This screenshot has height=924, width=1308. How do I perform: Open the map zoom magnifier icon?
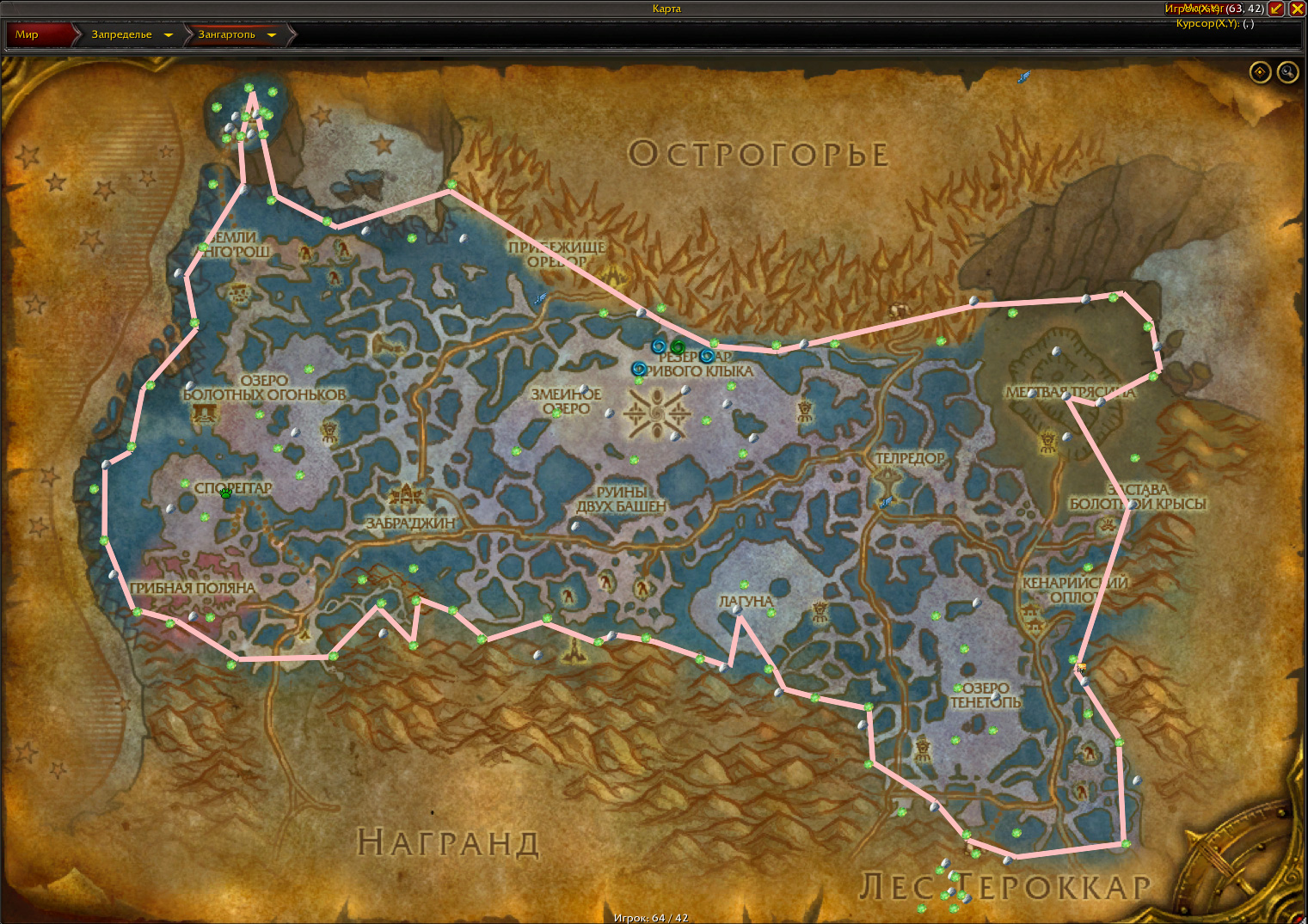click(1287, 72)
